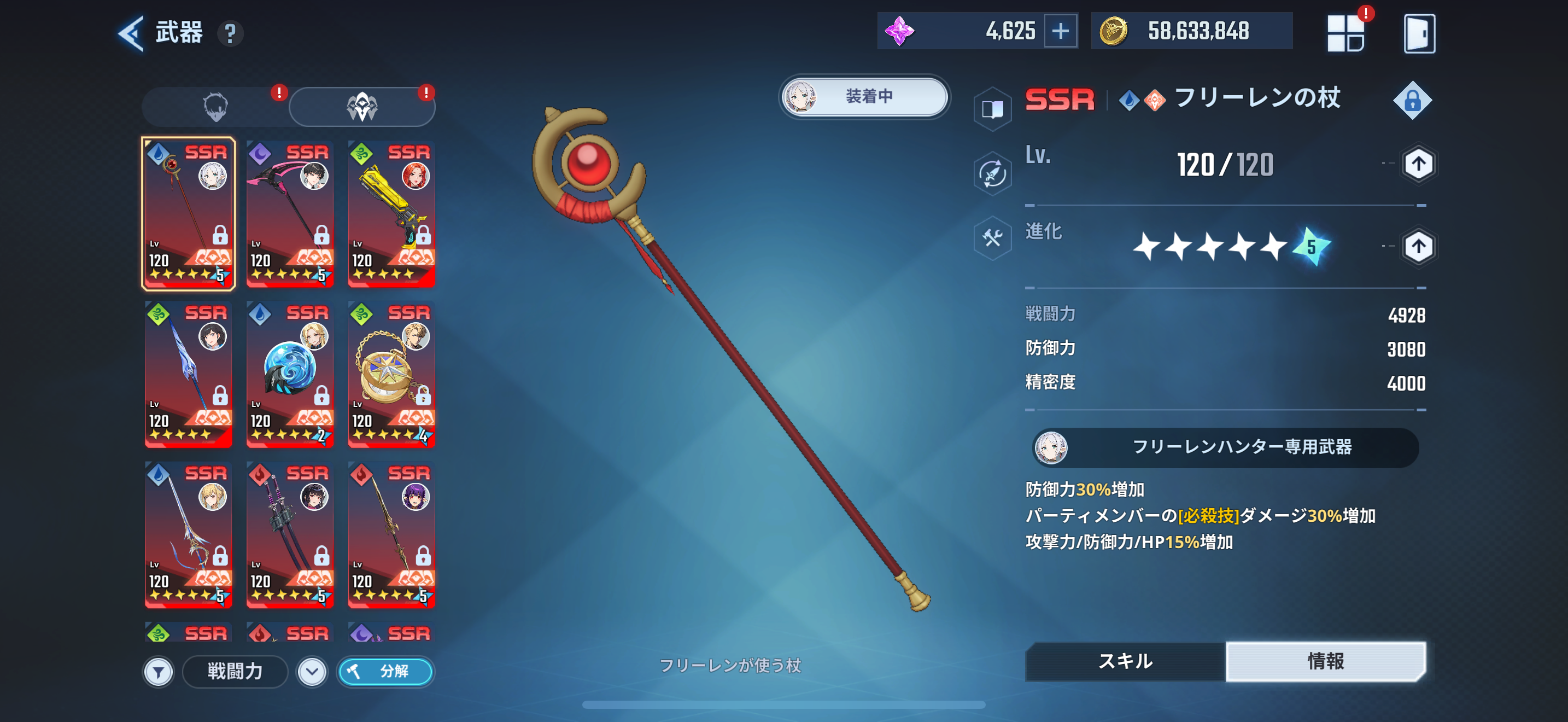Go back using the arrow beside 武器

[131, 33]
